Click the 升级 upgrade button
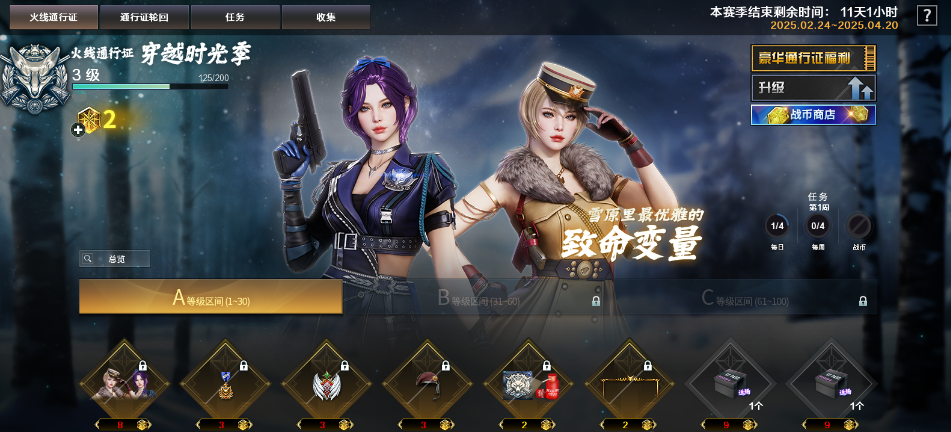The height and width of the screenshot is (432, 951). 813,88
